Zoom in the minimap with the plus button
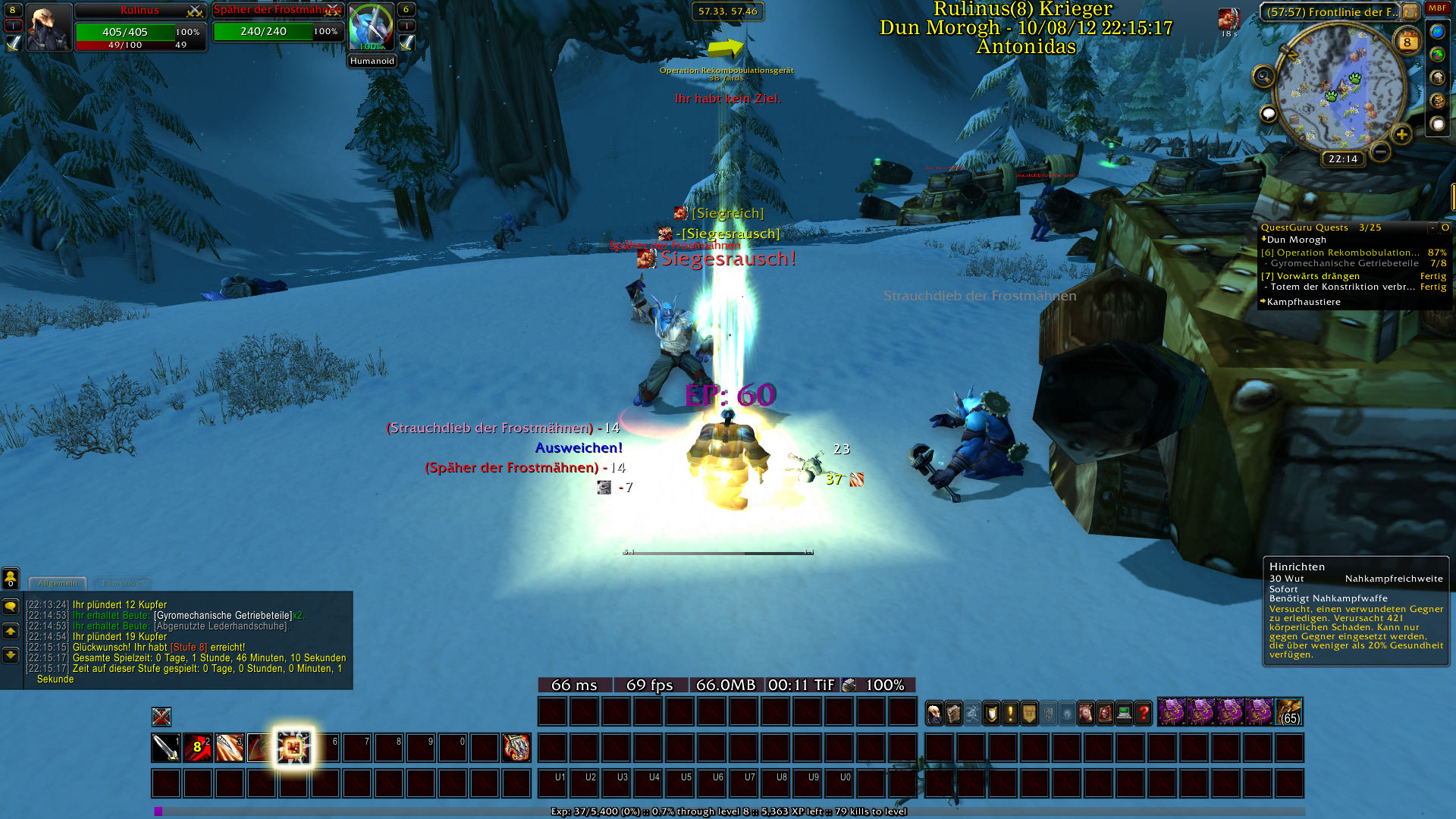Viewport: 1456px width, 819px height. 1401,135
